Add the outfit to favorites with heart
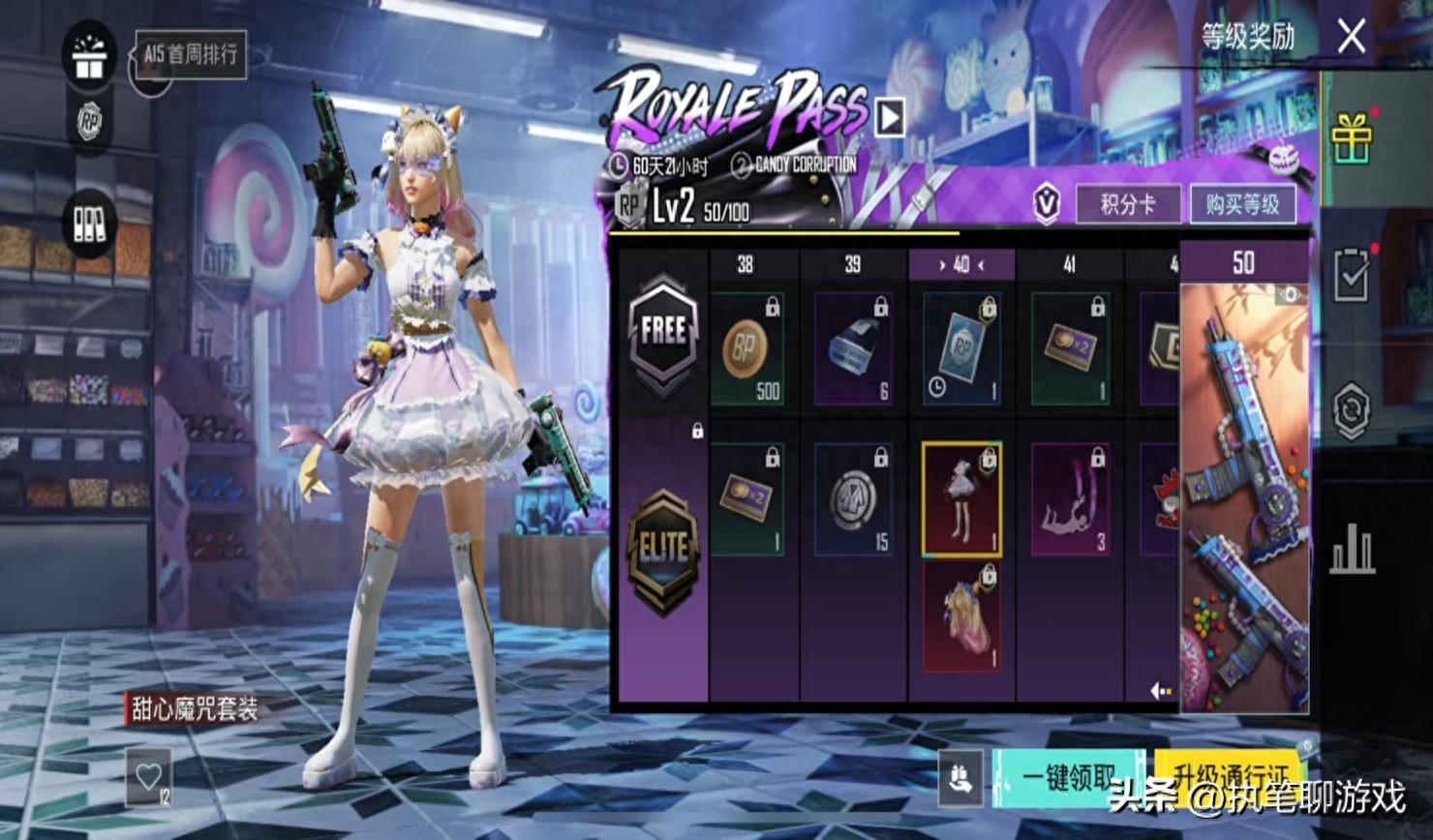The width and height of the screenshot is (1433, 840). coord(148,776)
